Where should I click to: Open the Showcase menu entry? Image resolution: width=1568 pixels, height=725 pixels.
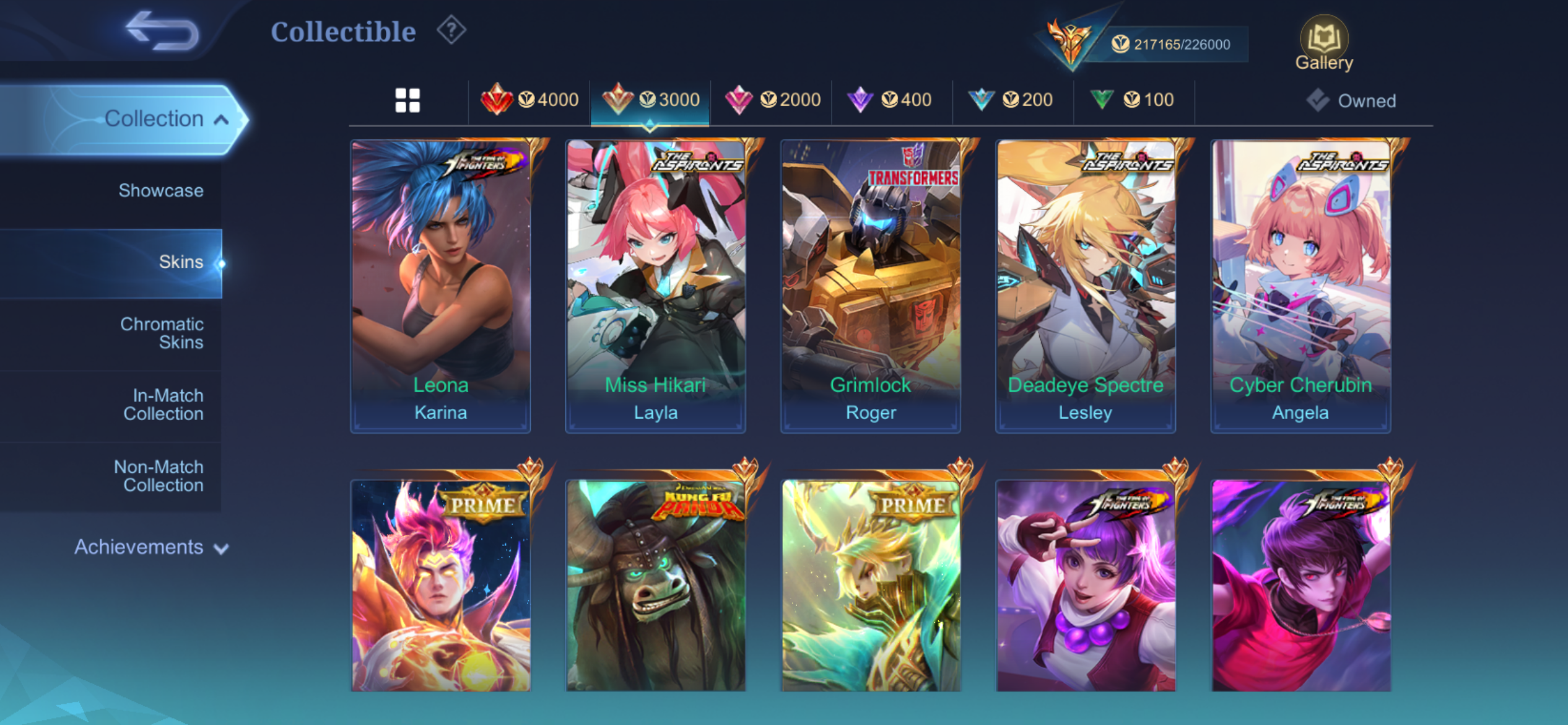(160, 190)
